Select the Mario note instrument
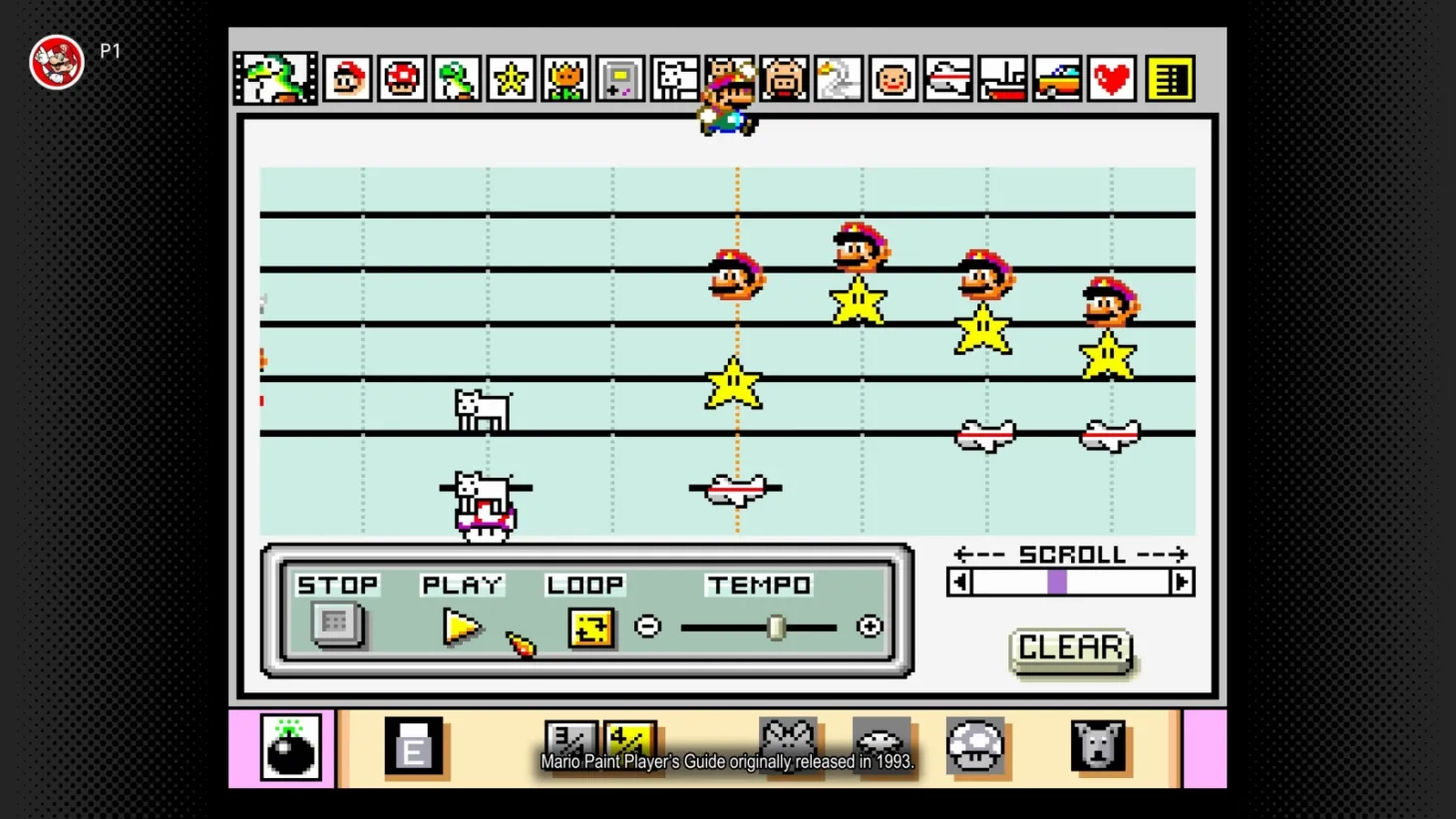Viewport: 1456px width, 819px height. (x=347, y=79)
